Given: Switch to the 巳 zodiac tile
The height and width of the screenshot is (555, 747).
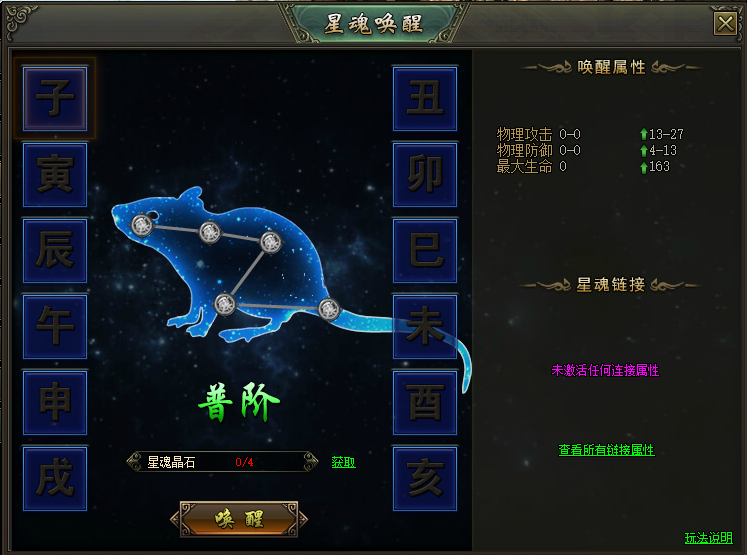Looking at the screenshot, I should click(425, 251).
